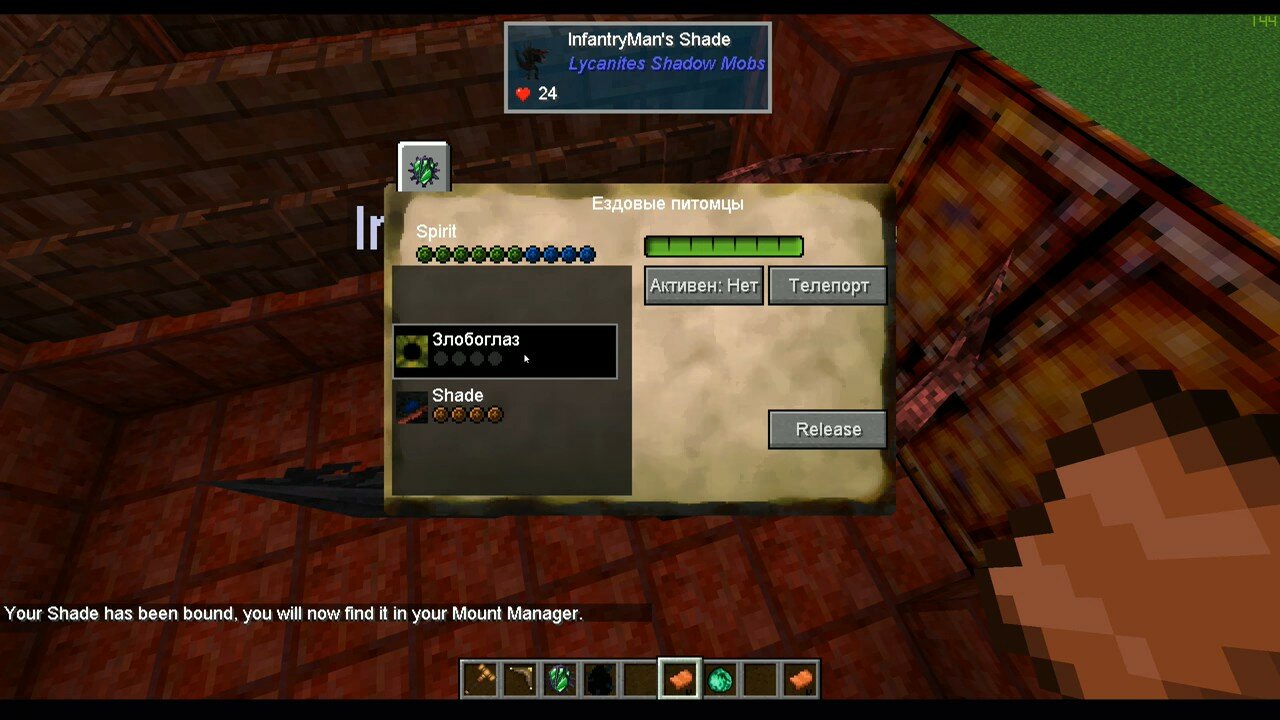The height and width of the screenshot is (720, 1280).
Task: Choose the Shade entry in the mount list
Action: pos(505,406)
